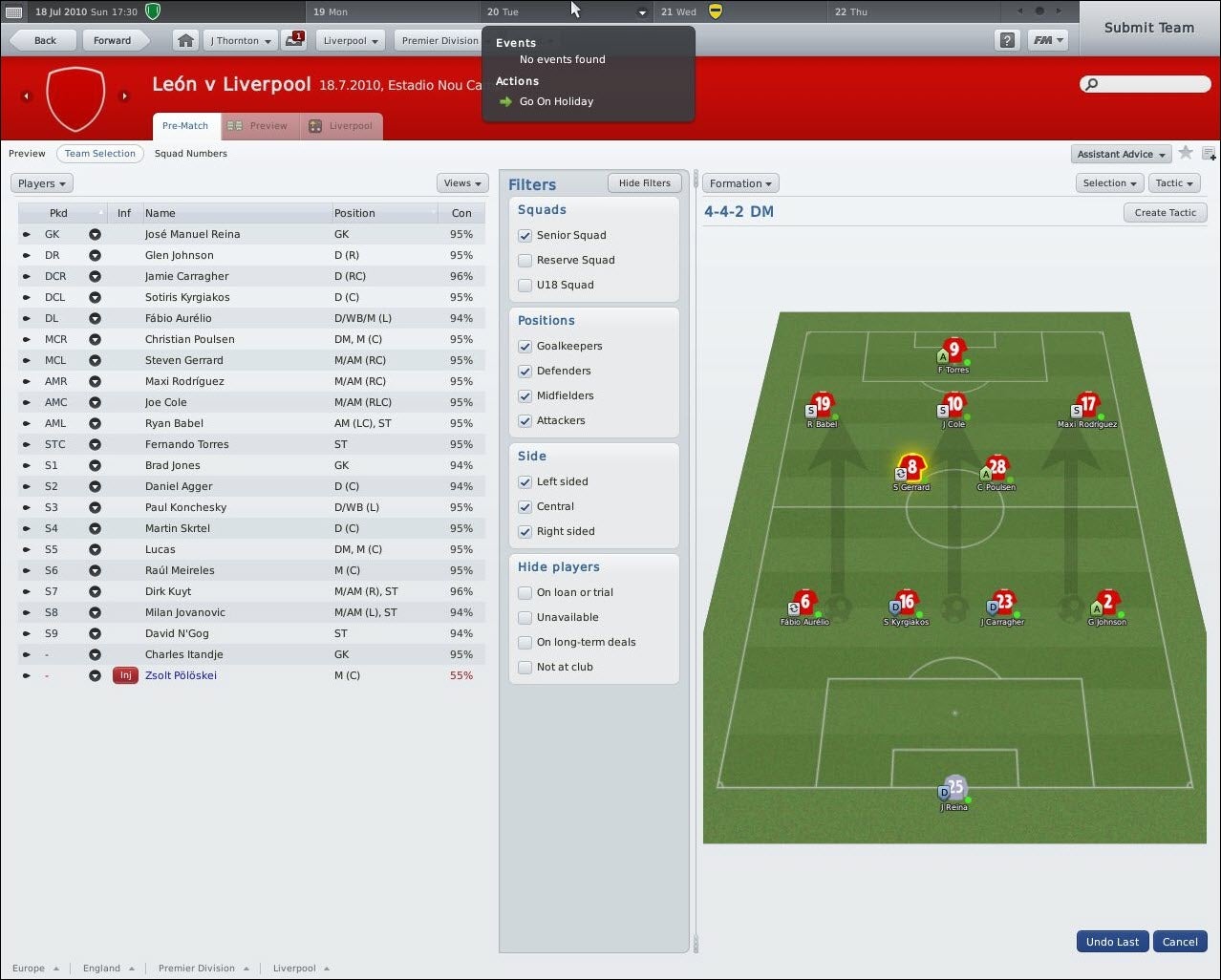Cancel the team selection changes

pyautogui.click(x=1180, y=942)
